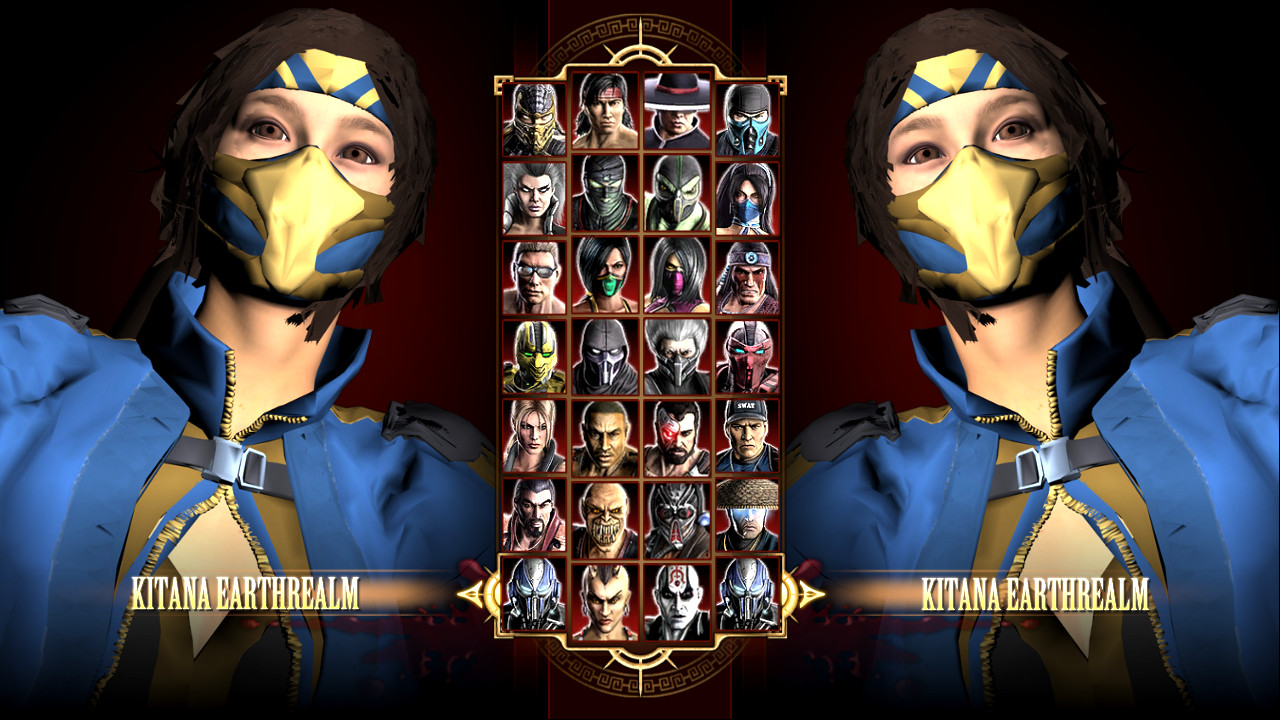Select Johnny Cage's sunglasses portrait

[533, 270]
